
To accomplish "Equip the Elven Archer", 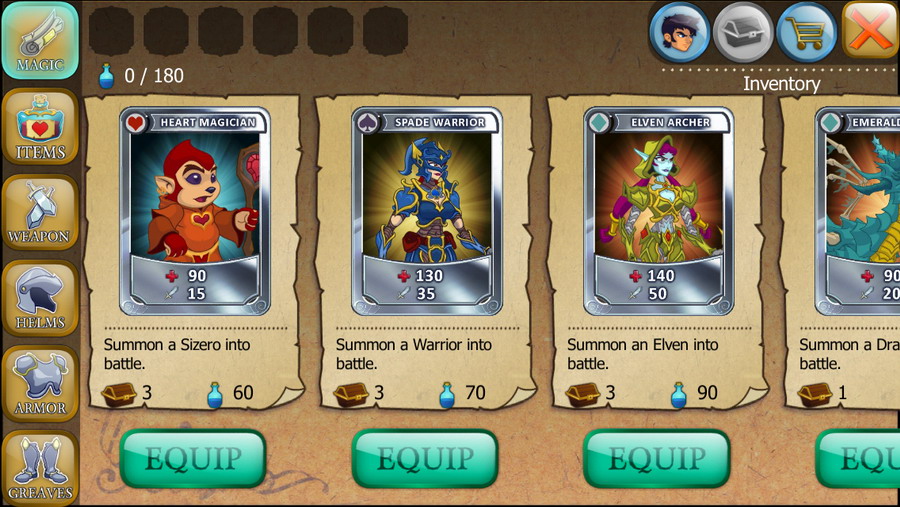I will click(x=657, y=459).
